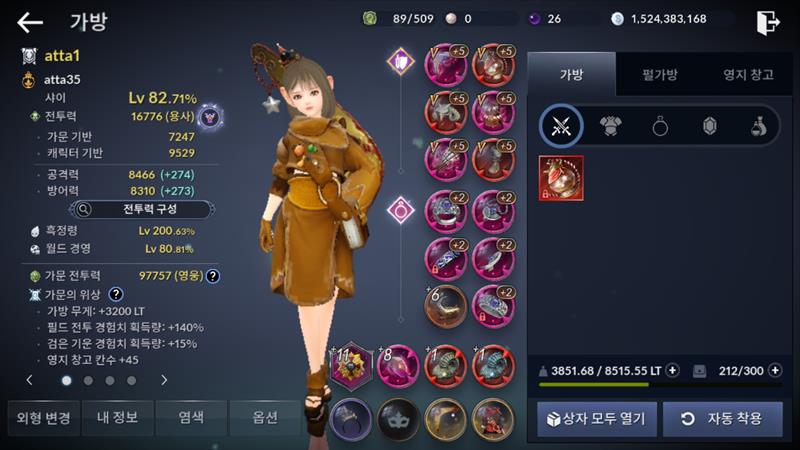Auto-equip using 자동 착용 button
The image size is (800, 450).
(723, 418)
